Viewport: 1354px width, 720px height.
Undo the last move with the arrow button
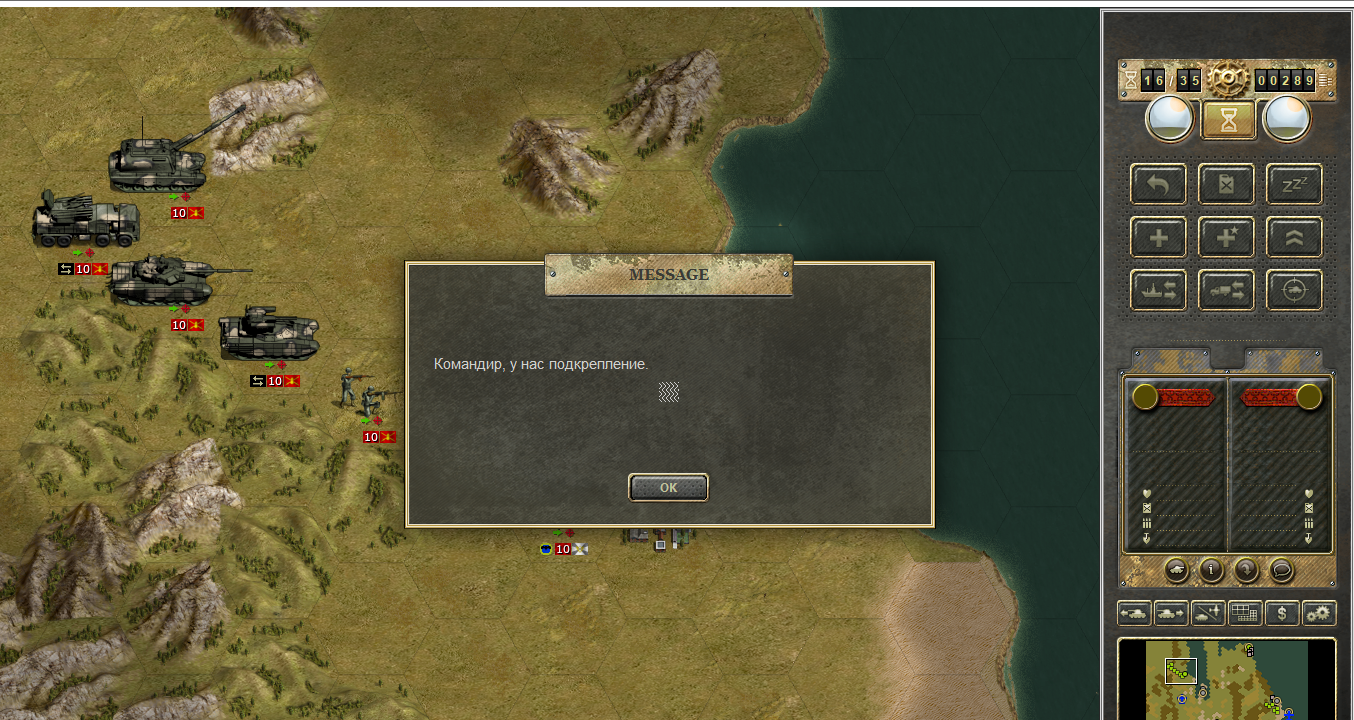(1159, 184)
